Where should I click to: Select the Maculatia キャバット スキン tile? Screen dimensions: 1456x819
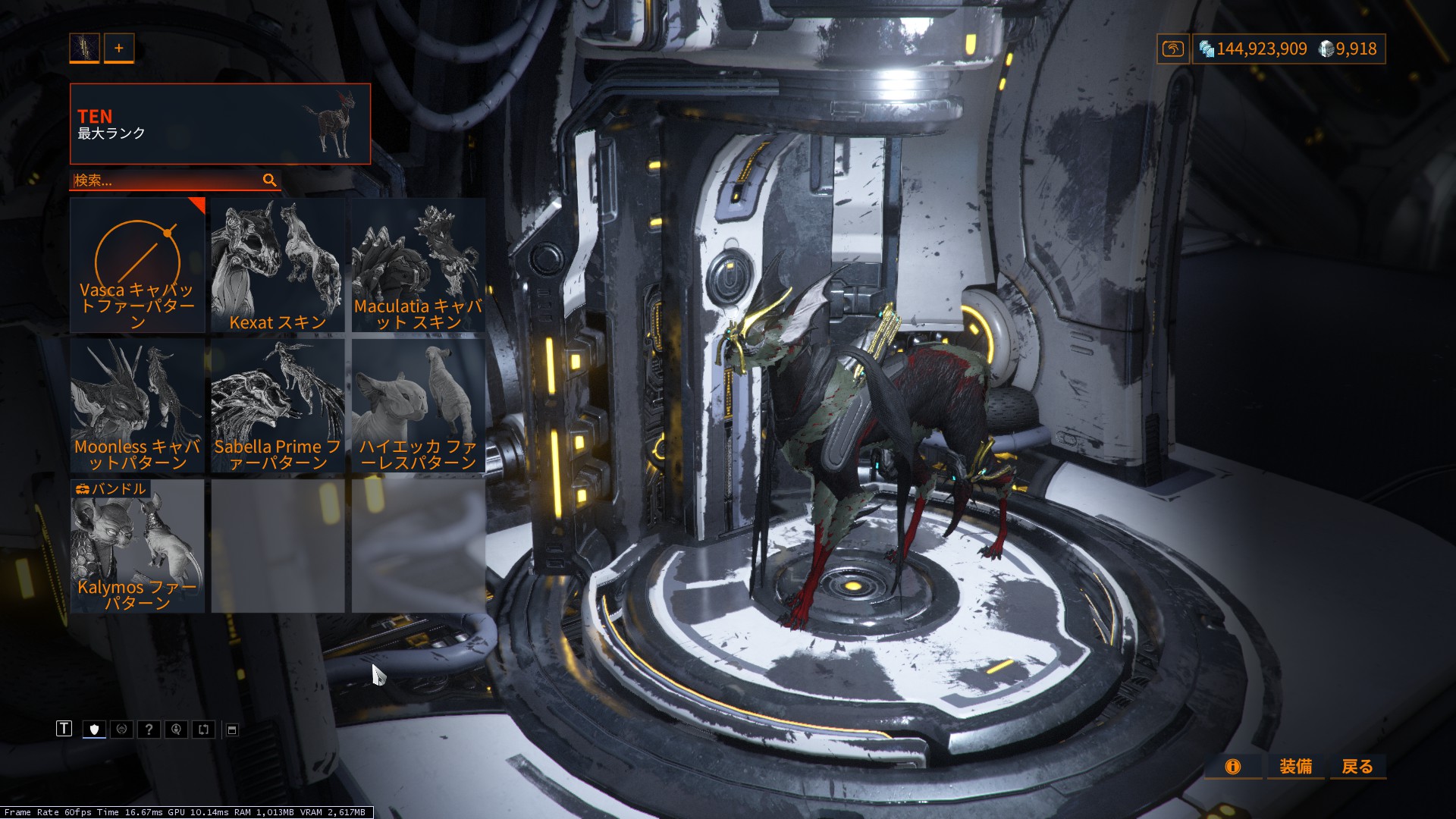[418, 265]
